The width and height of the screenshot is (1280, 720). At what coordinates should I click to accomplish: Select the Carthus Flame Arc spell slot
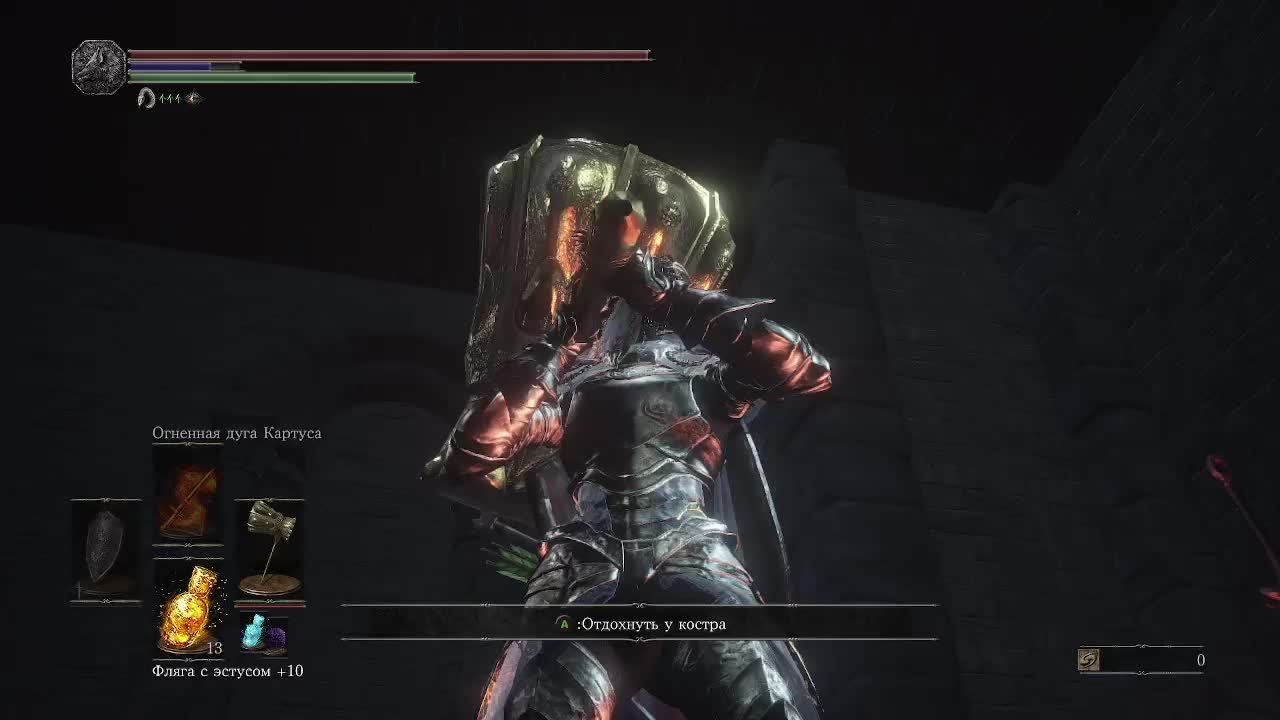[x=188, y=495]
